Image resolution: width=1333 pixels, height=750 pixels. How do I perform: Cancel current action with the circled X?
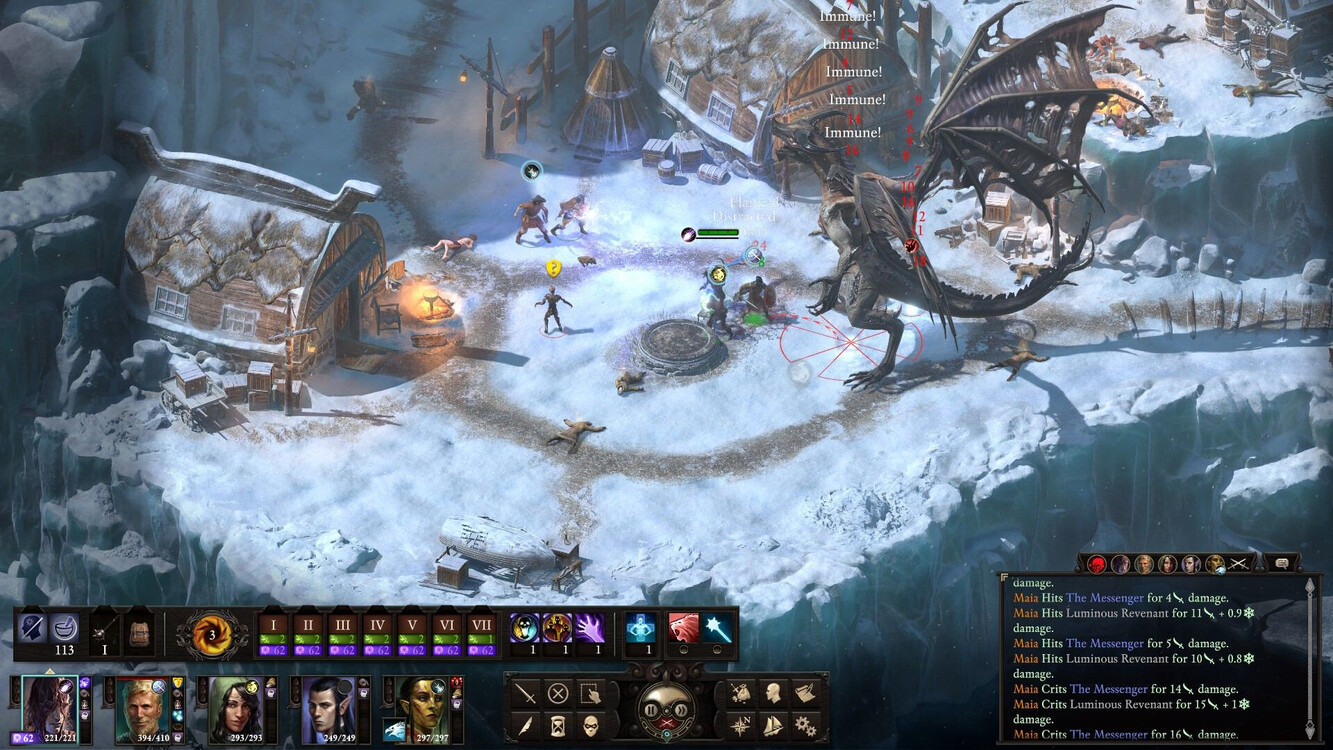pyautogui.click(x=559, y=694)
